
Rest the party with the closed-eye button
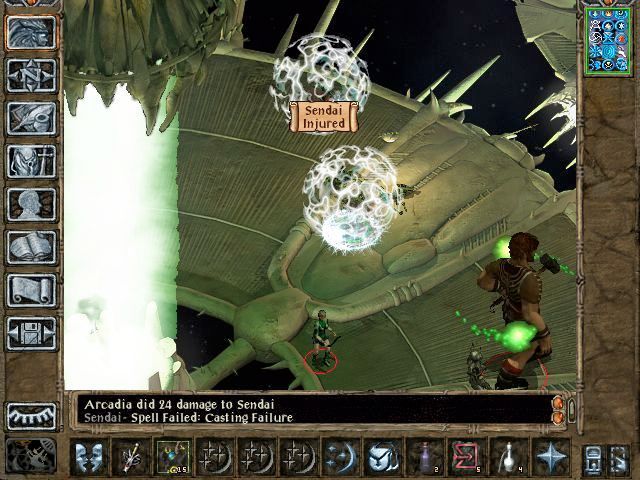(31, 415)
